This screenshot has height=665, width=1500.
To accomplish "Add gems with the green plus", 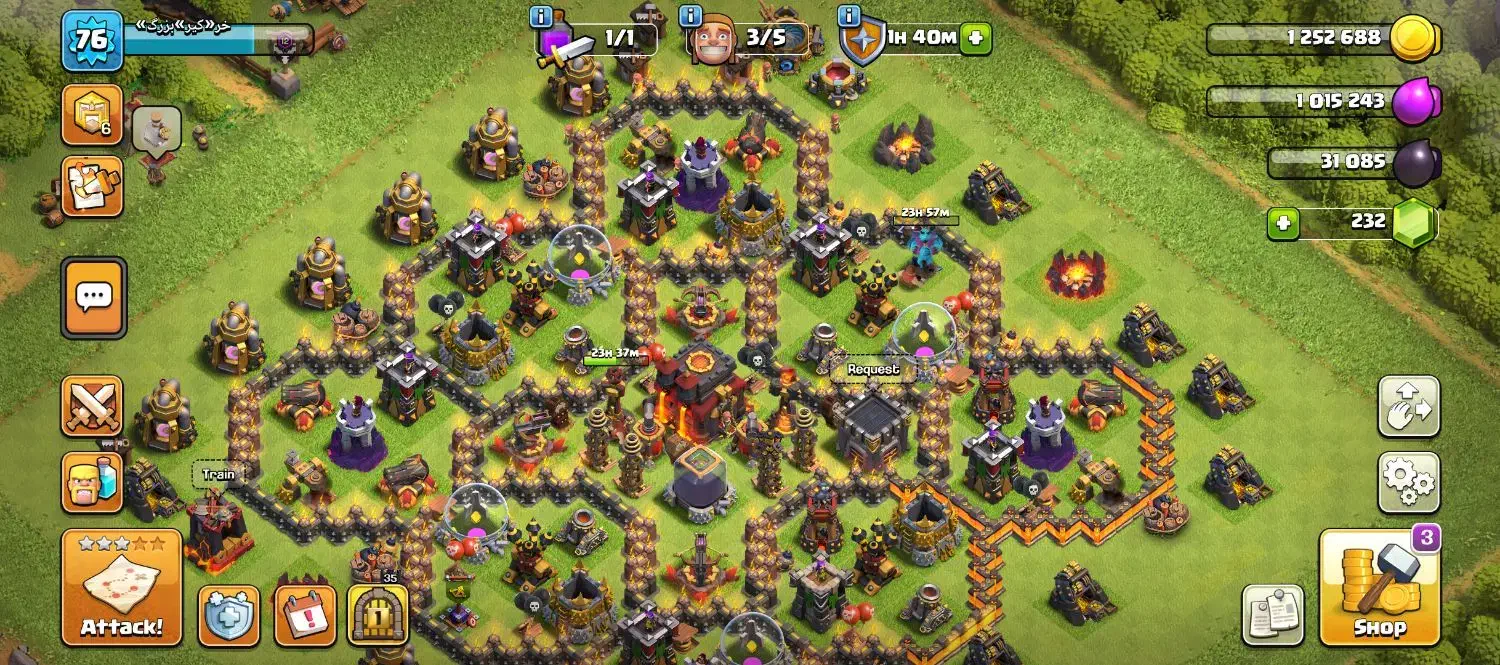I will click(1282, 224).
